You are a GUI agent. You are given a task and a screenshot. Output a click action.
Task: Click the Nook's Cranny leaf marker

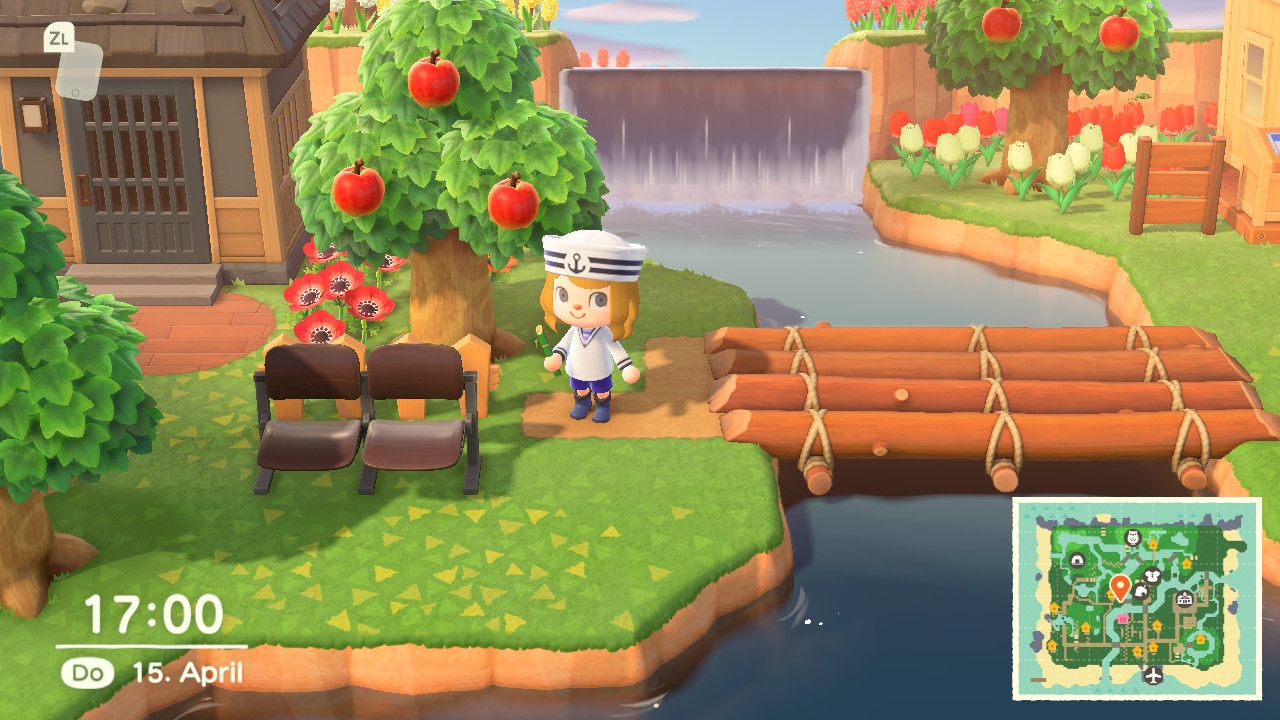[x=1140, y=592]
